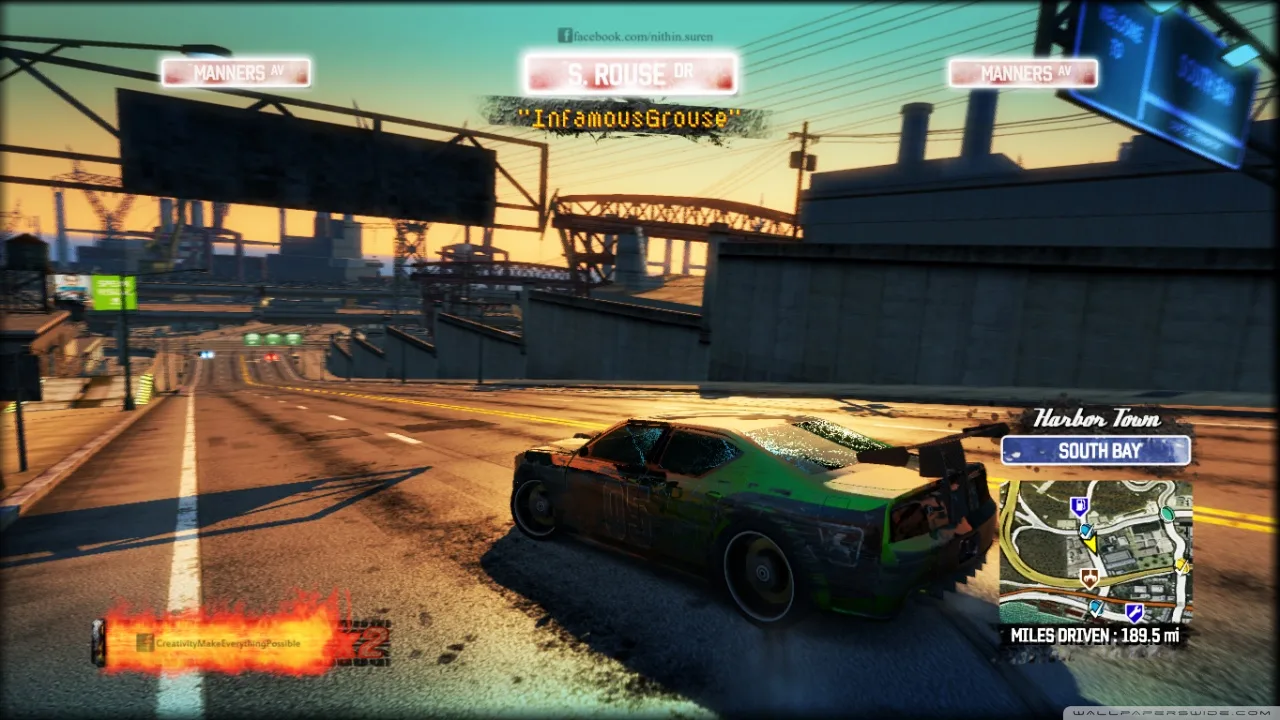Click the left MANNERS AV sign
Screen dimensions: 1280x720
point(236,72)
